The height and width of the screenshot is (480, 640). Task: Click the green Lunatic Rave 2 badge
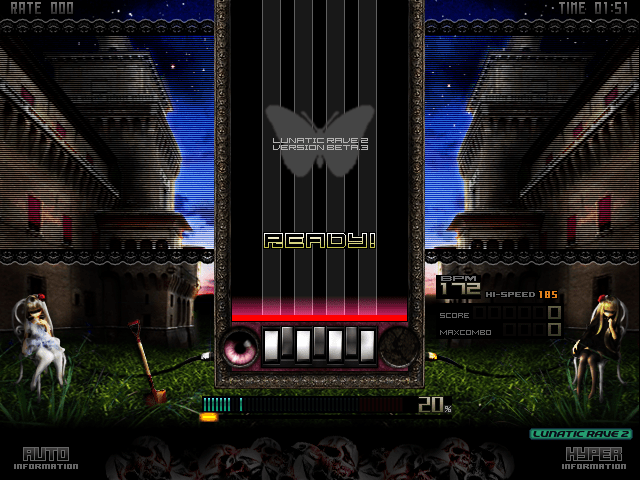(580, 434)
